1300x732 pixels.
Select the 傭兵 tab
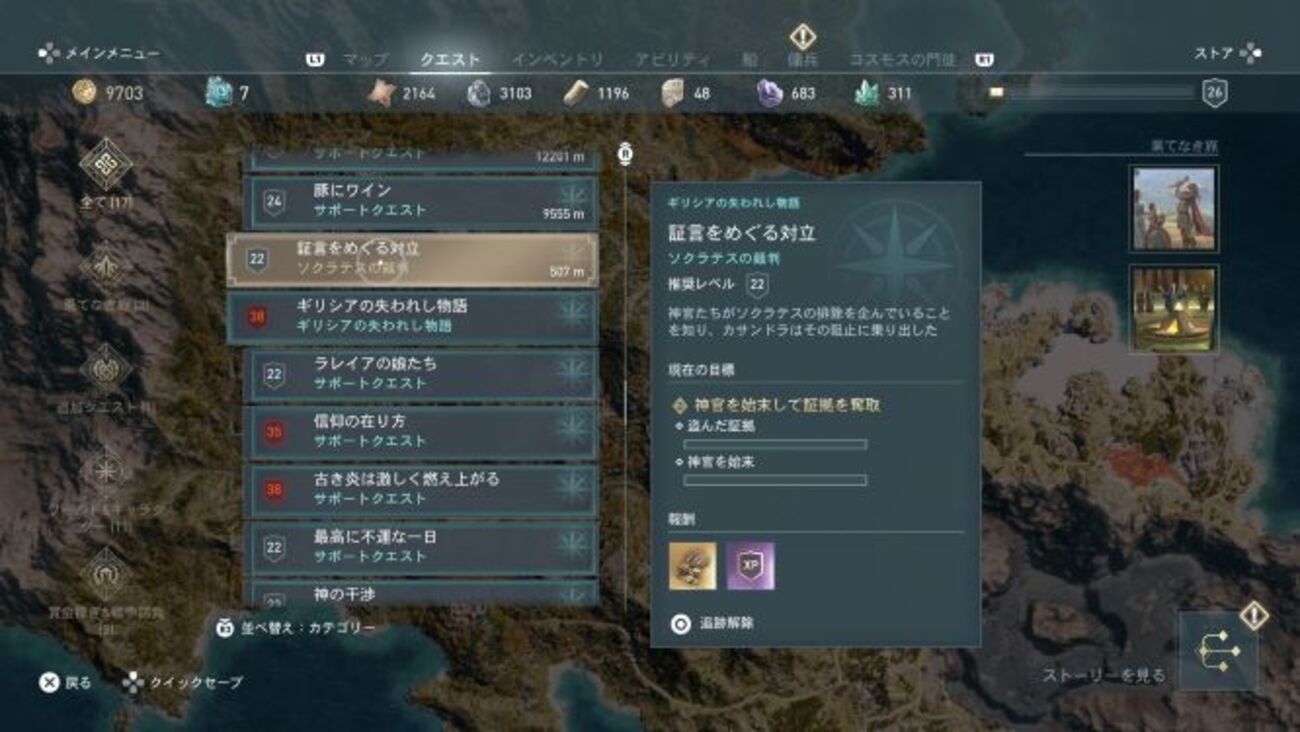click(802, 60)
